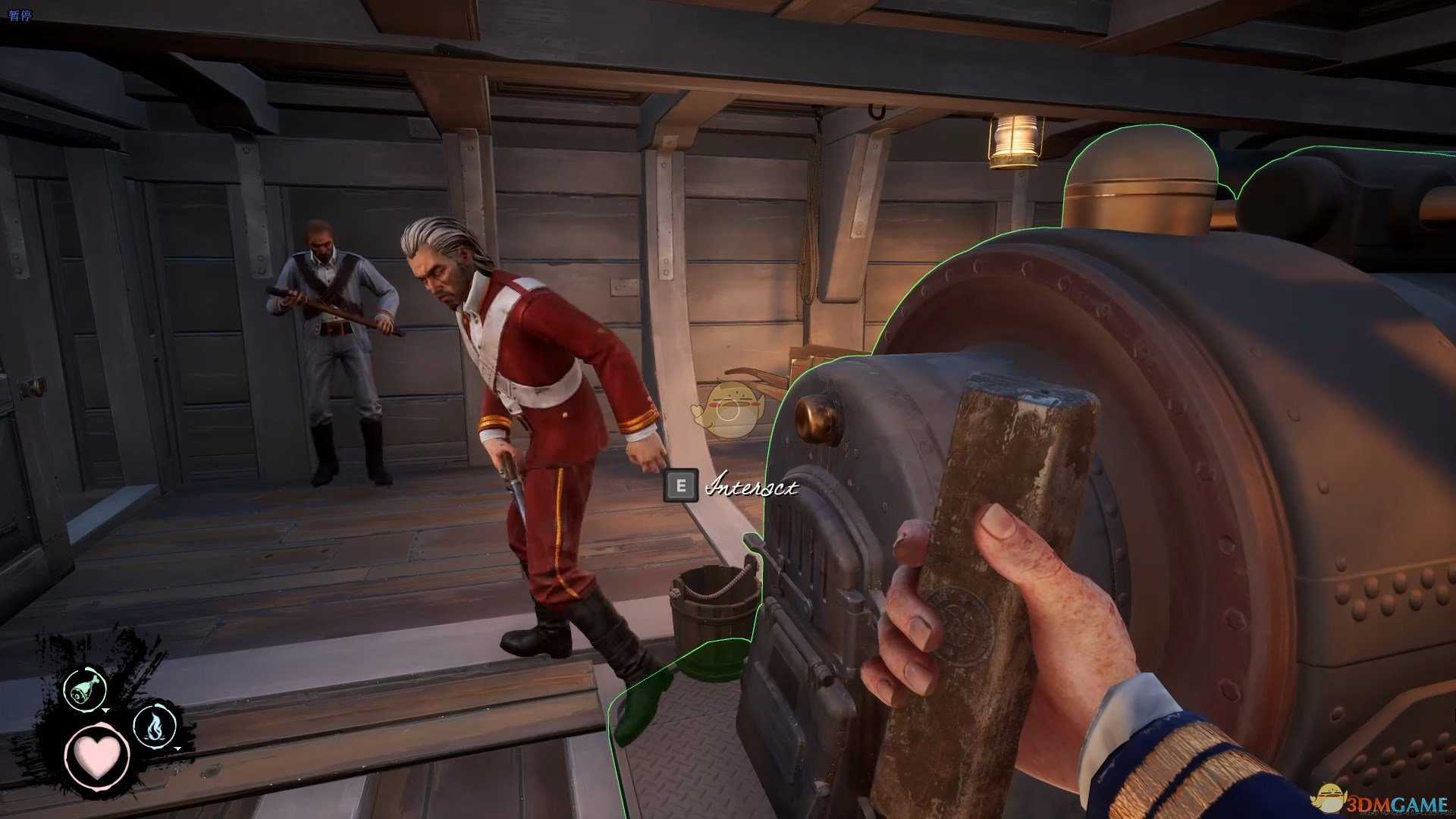Click the ham hunger status icon

coord(83,689)
